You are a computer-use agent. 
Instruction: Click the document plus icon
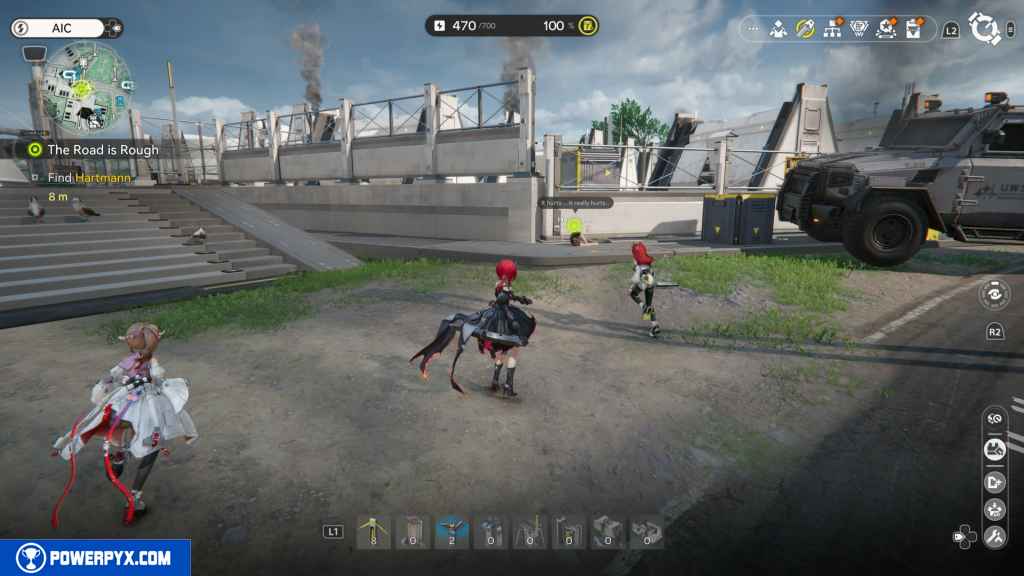pos(994,481)
